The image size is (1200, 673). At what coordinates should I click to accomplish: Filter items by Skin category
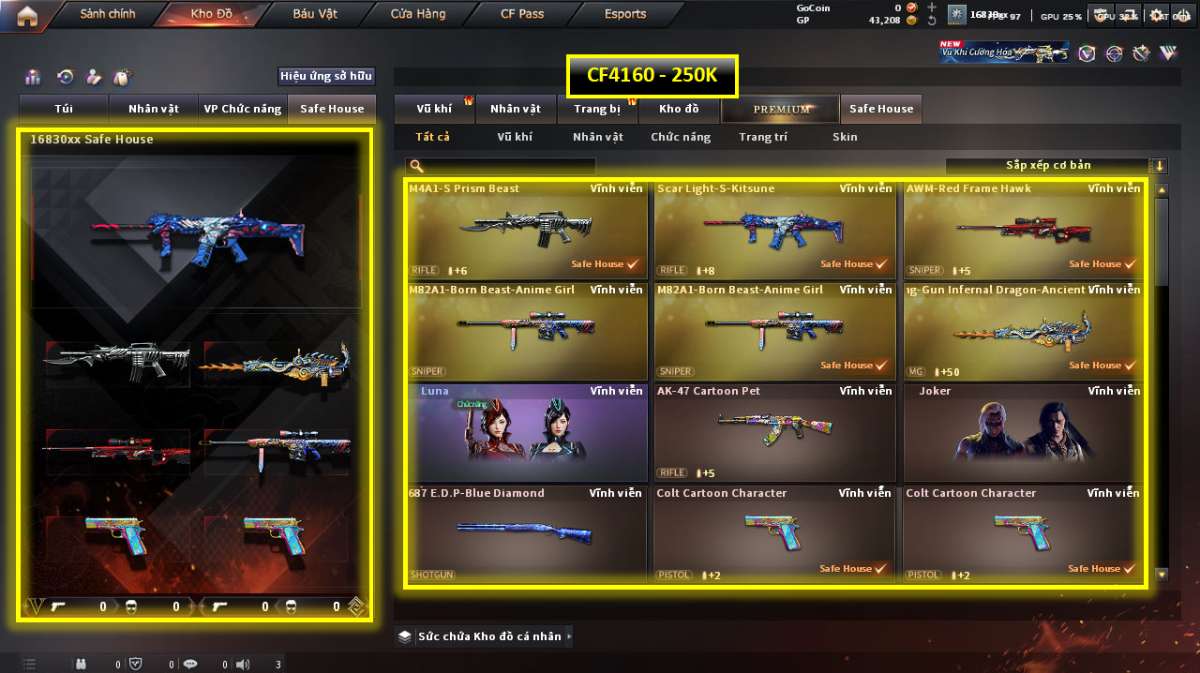pyautogui.click(x=845, y=137)
